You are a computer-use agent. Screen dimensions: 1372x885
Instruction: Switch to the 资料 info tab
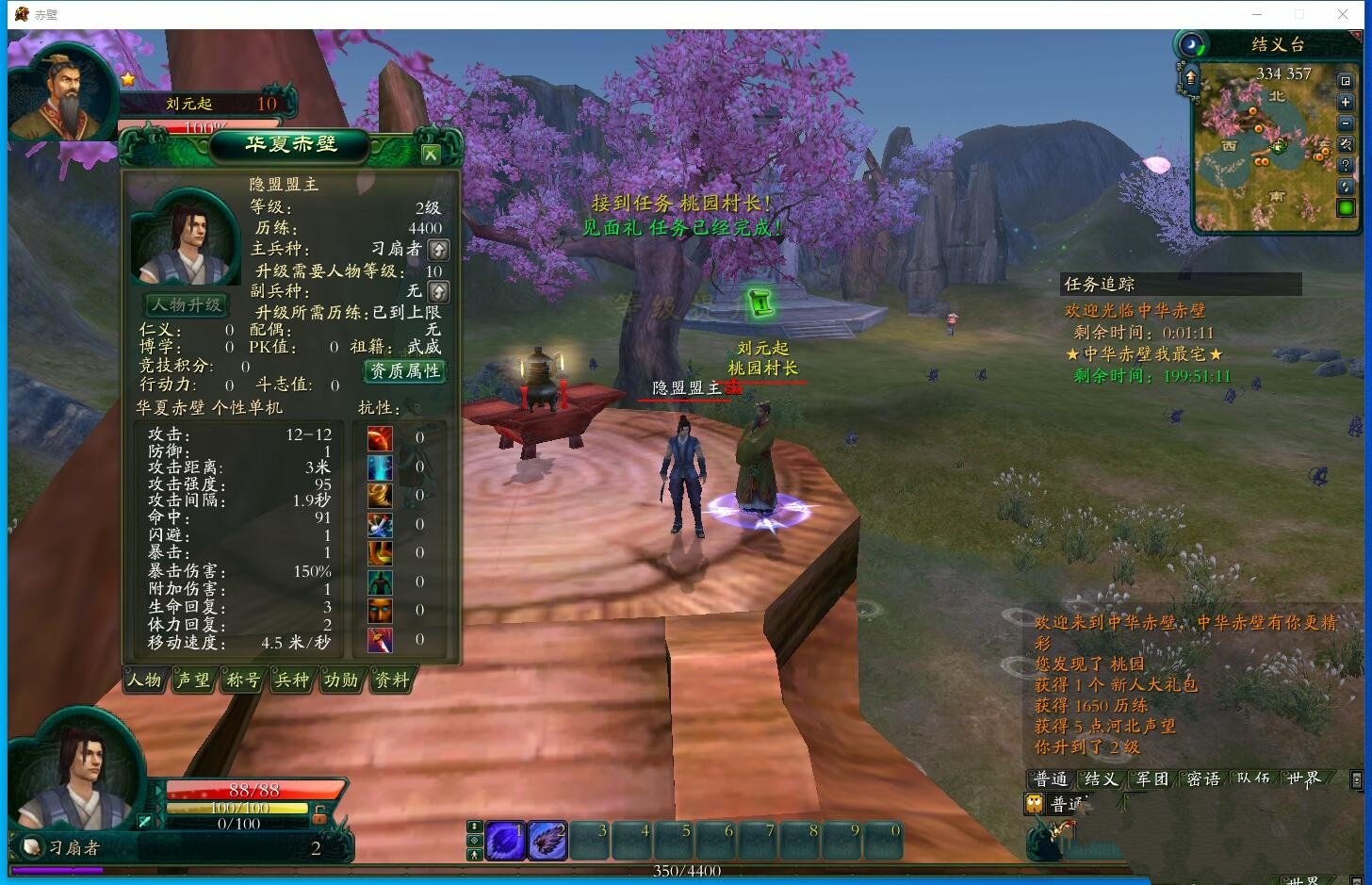391,680
